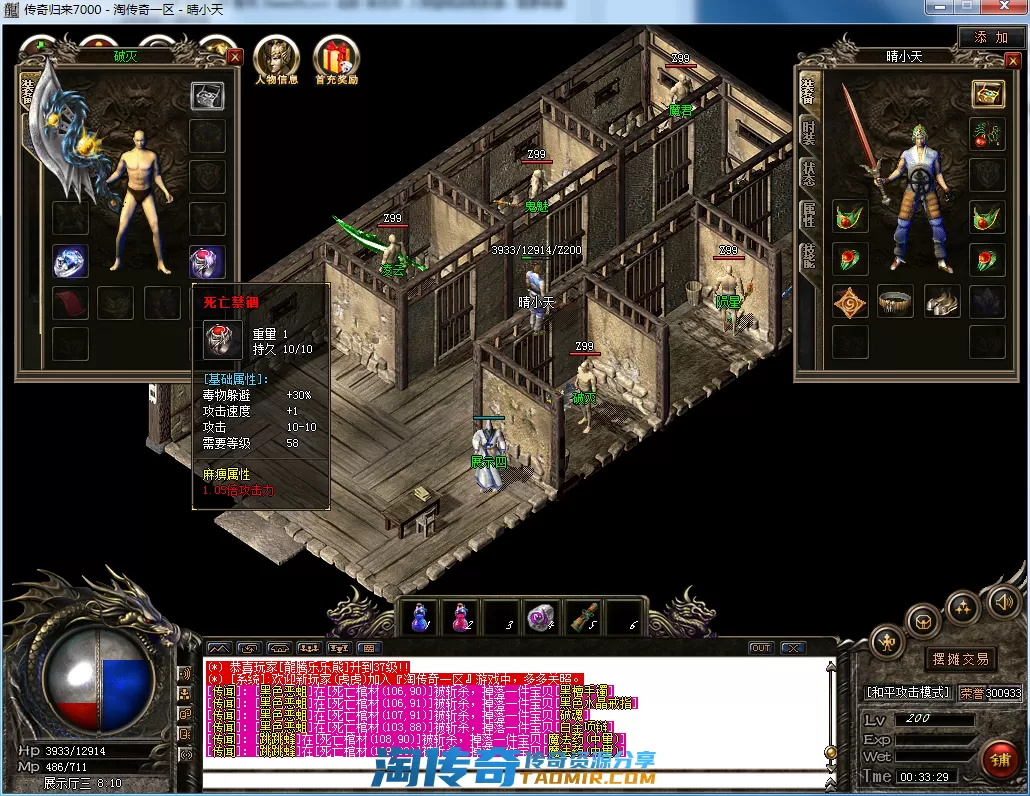The width and height of the screenshot is (1030, 796).
Task: Close the 晴小天 character panel
Action: coord(1012,57)
